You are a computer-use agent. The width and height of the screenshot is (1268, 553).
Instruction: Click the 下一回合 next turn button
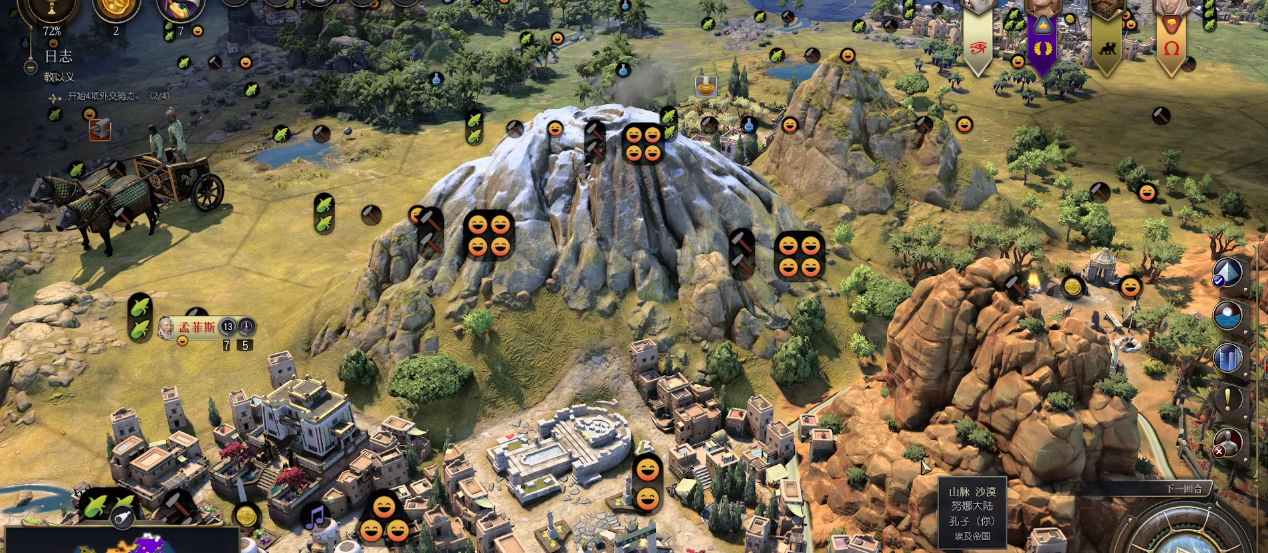pos(1186,489)
